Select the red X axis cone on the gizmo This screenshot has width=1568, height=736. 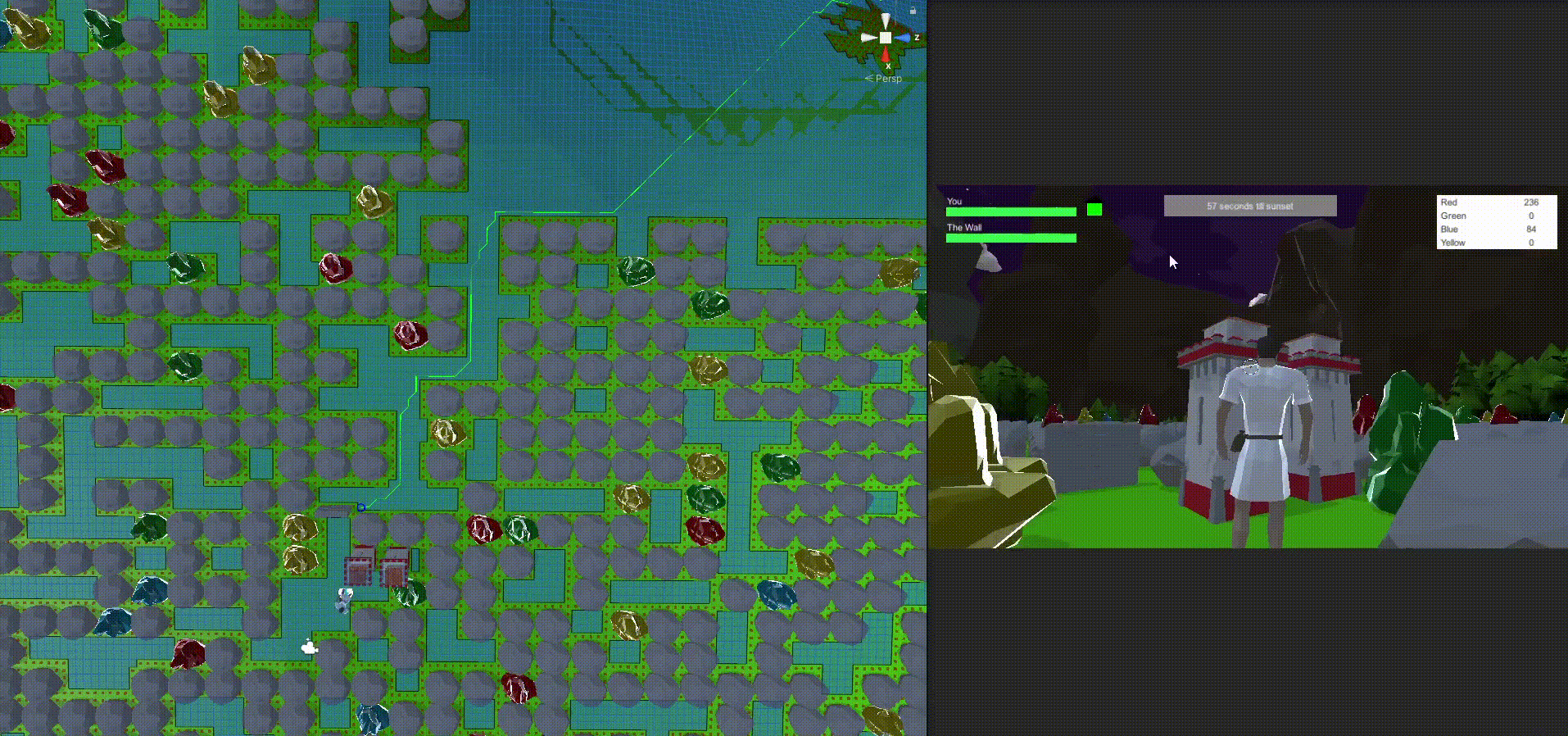pyautogui.click(x=886, y=54)
